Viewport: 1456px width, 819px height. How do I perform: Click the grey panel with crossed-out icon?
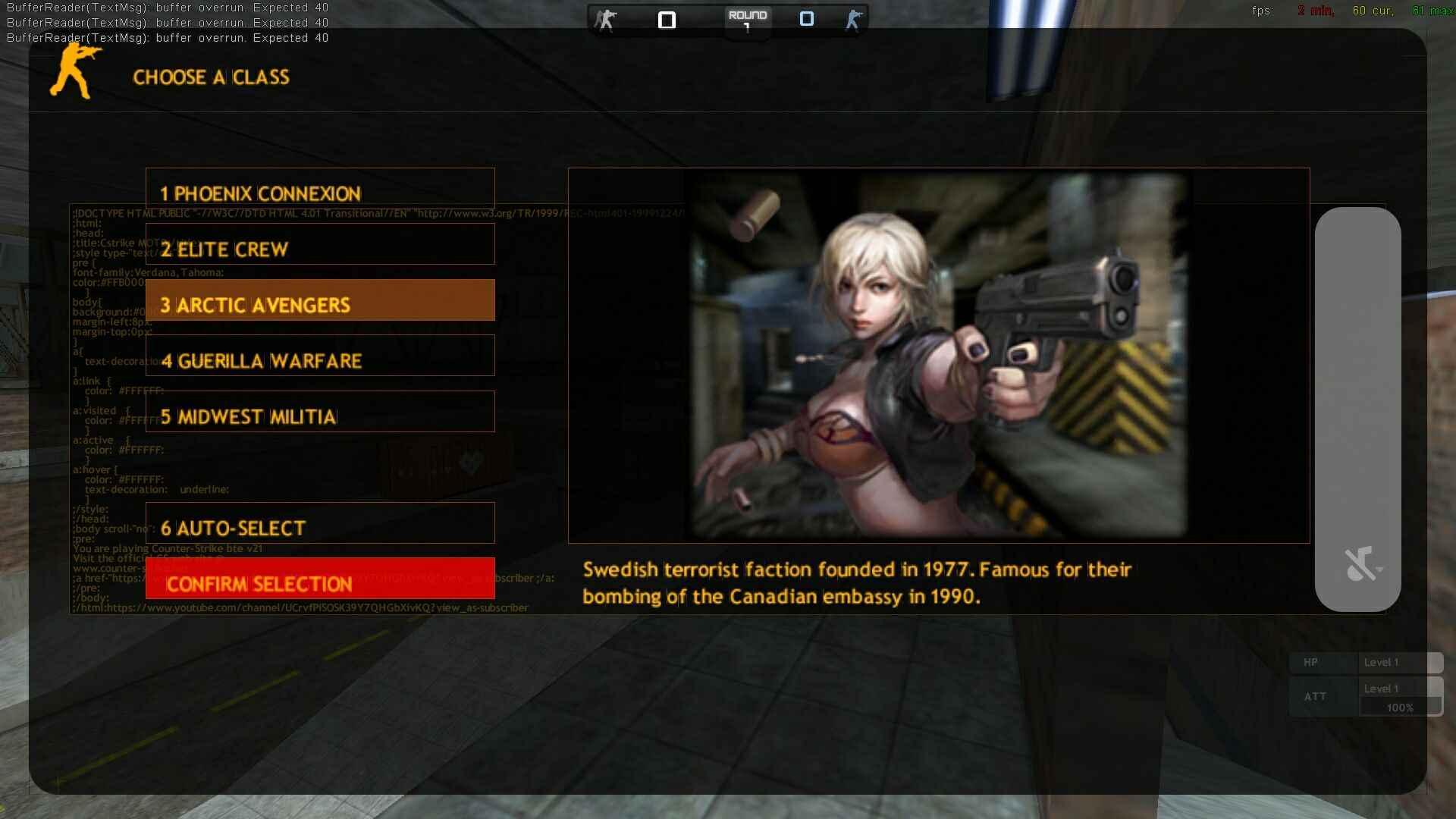click(1357, 409)
